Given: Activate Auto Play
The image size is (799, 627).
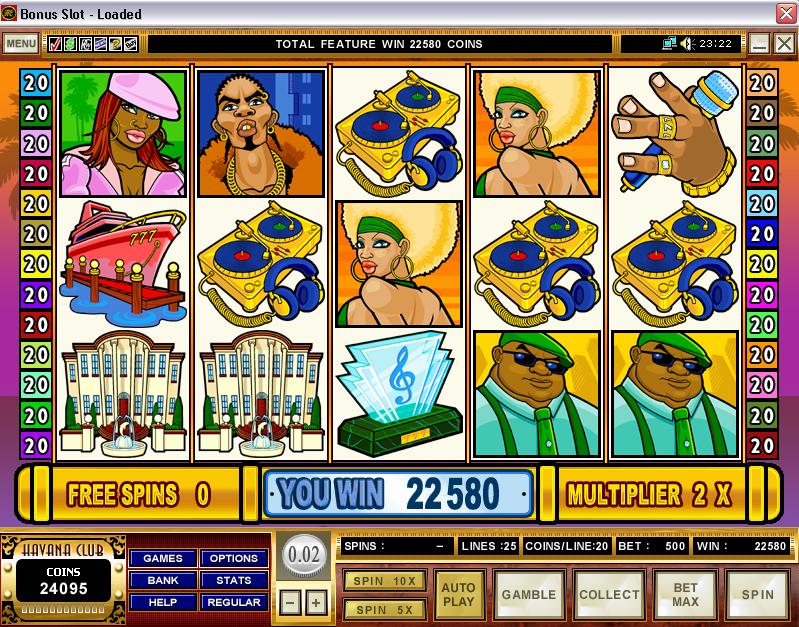Looking at the screenshot, I should (x=459, y=595).
